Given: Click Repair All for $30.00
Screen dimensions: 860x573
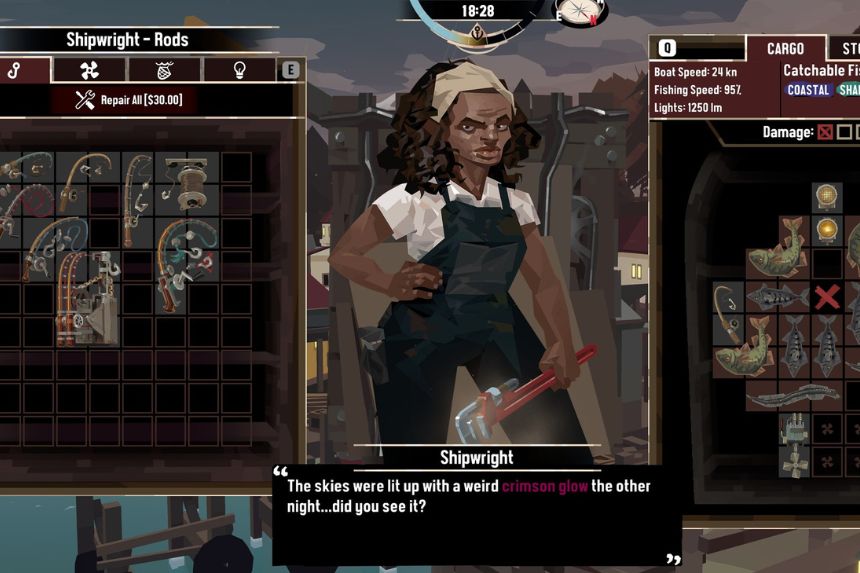Looking at the screenshot, I should (130, 100).
